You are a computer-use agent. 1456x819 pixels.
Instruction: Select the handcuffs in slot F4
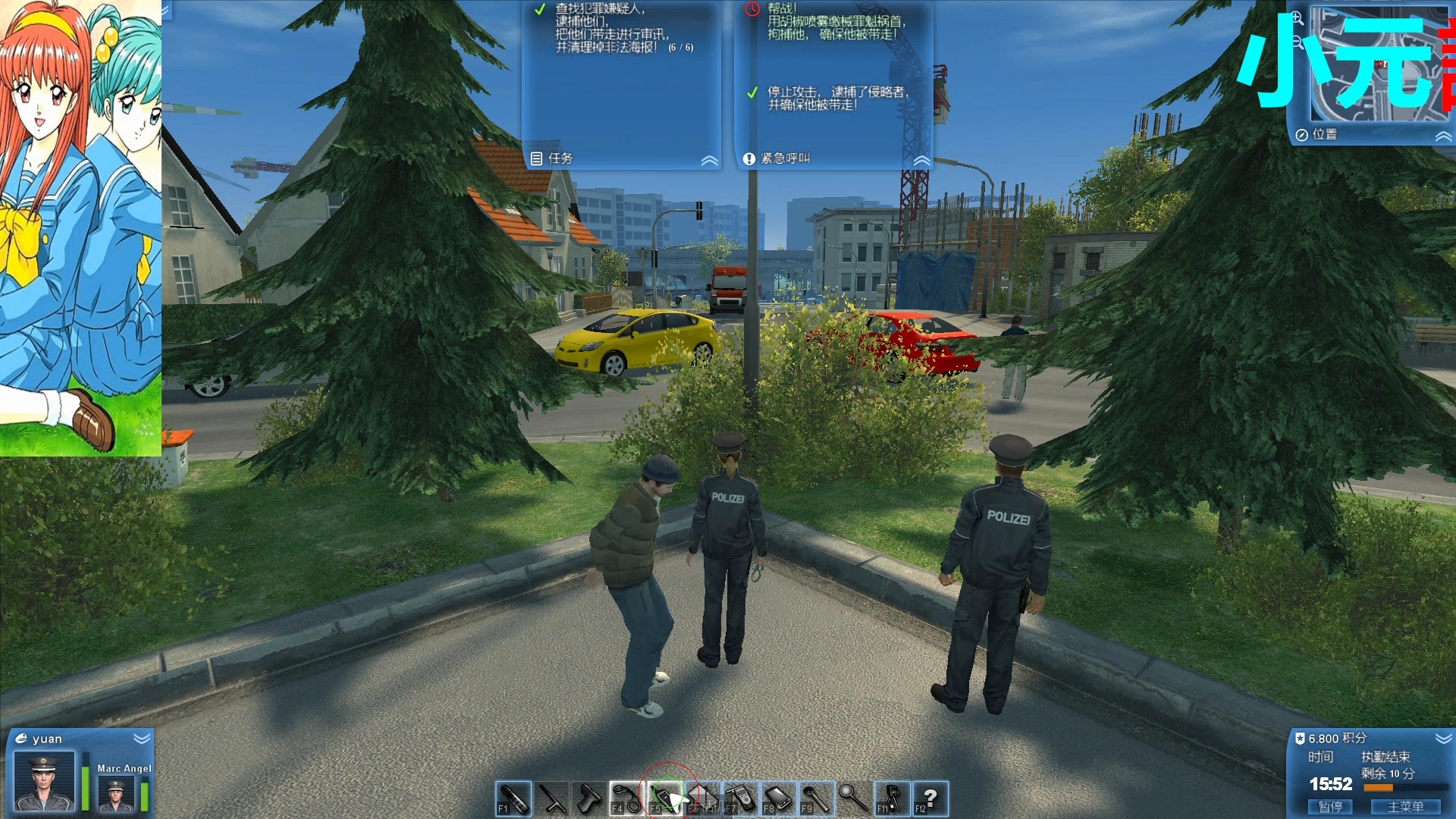click(626, 798)
